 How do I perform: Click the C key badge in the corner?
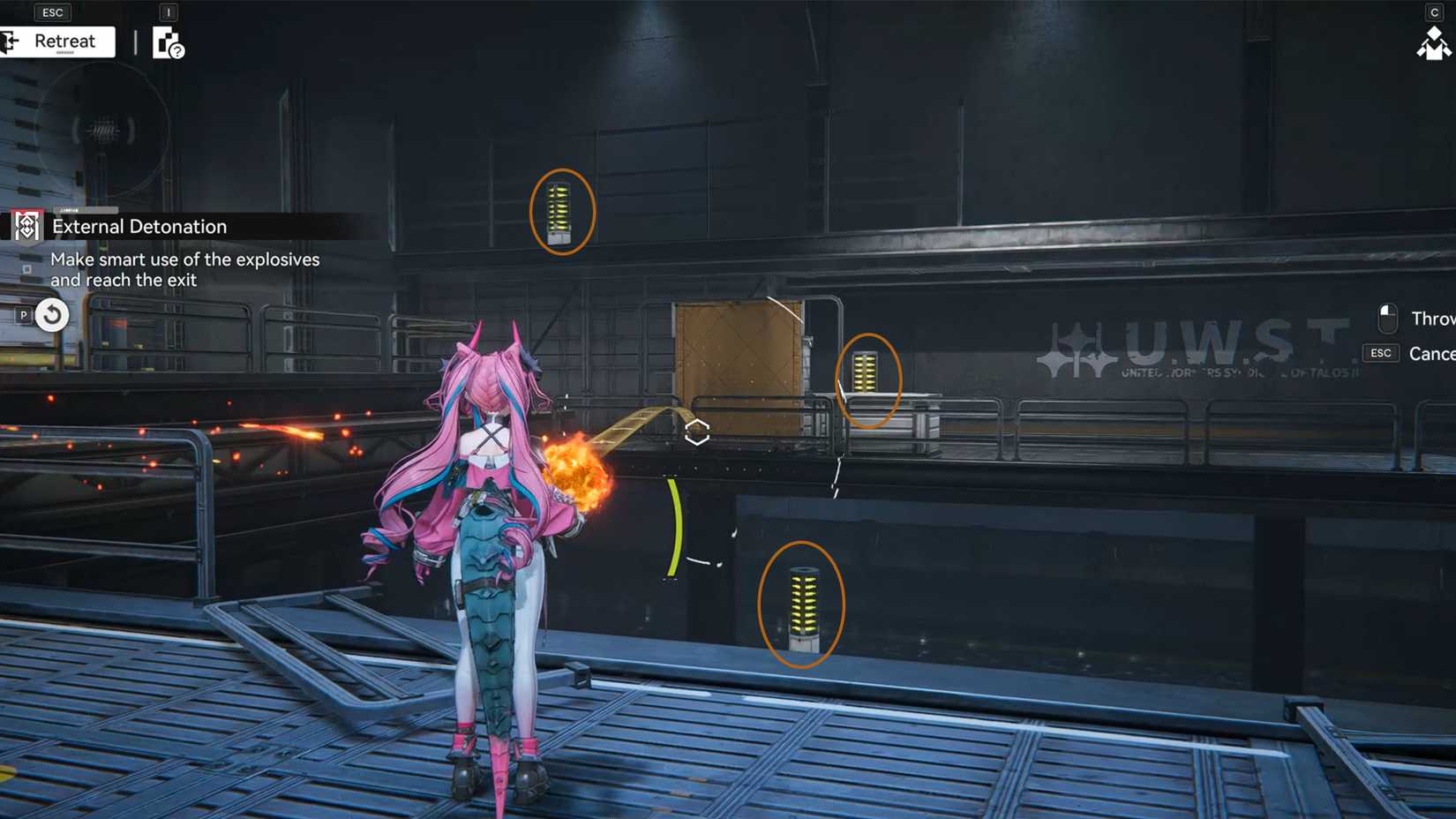click(x=1434, y=11)
